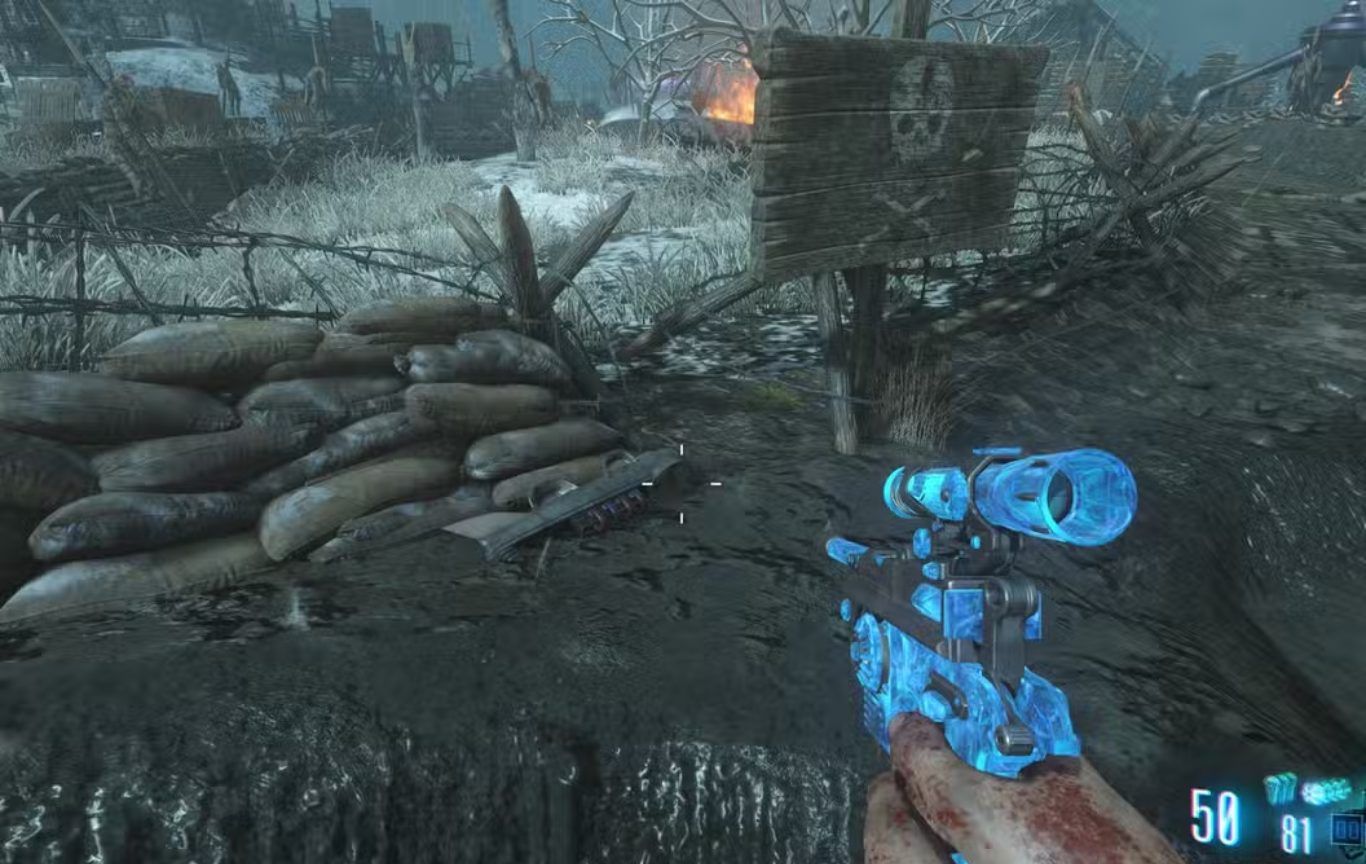Viewport: 1366px width, 864px height.
Task: Click the blue weapon slot indicator box
Action: pos(1345,829)
